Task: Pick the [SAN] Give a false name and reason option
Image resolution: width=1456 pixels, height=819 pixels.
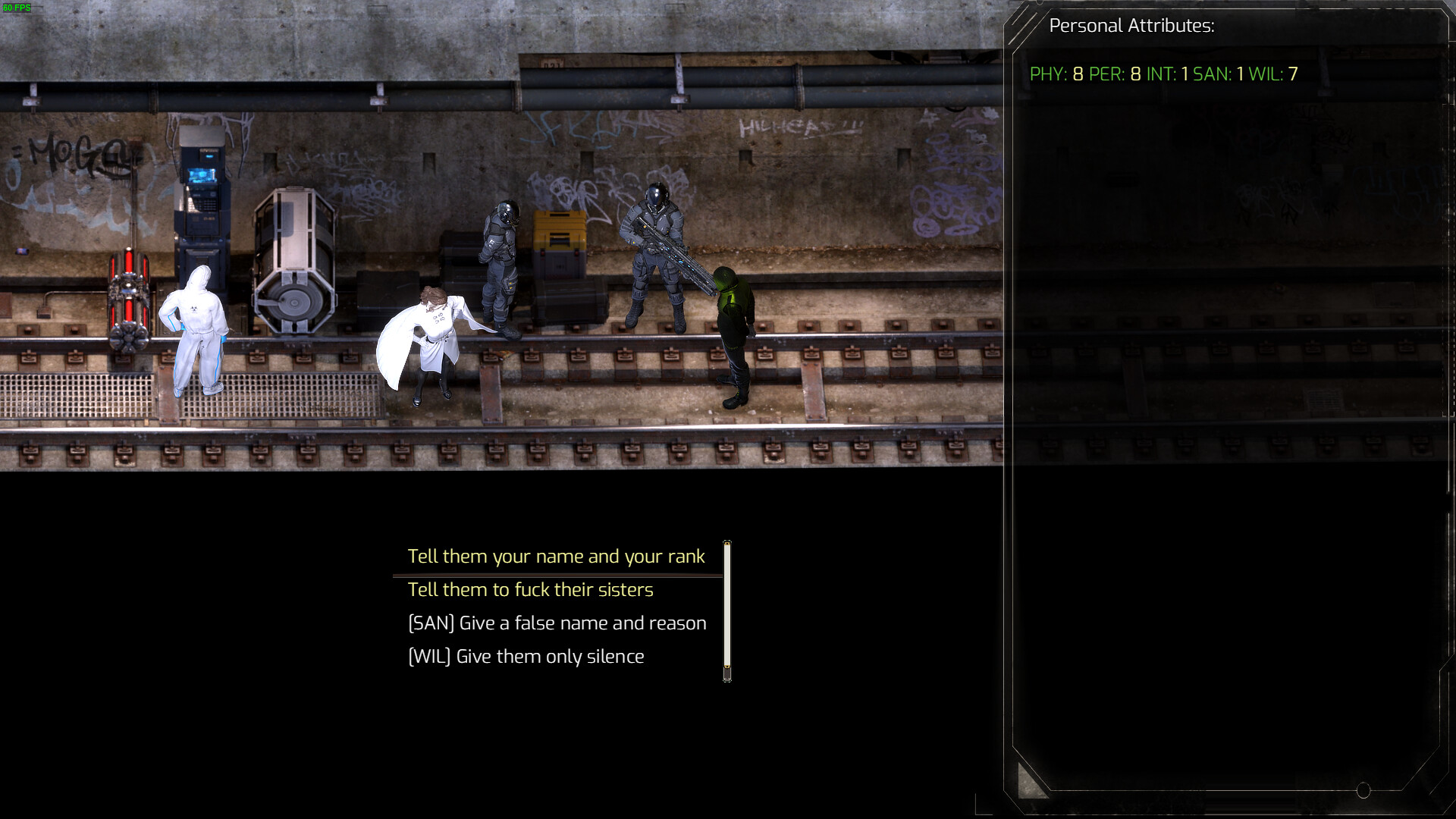Action: point(557,623)
